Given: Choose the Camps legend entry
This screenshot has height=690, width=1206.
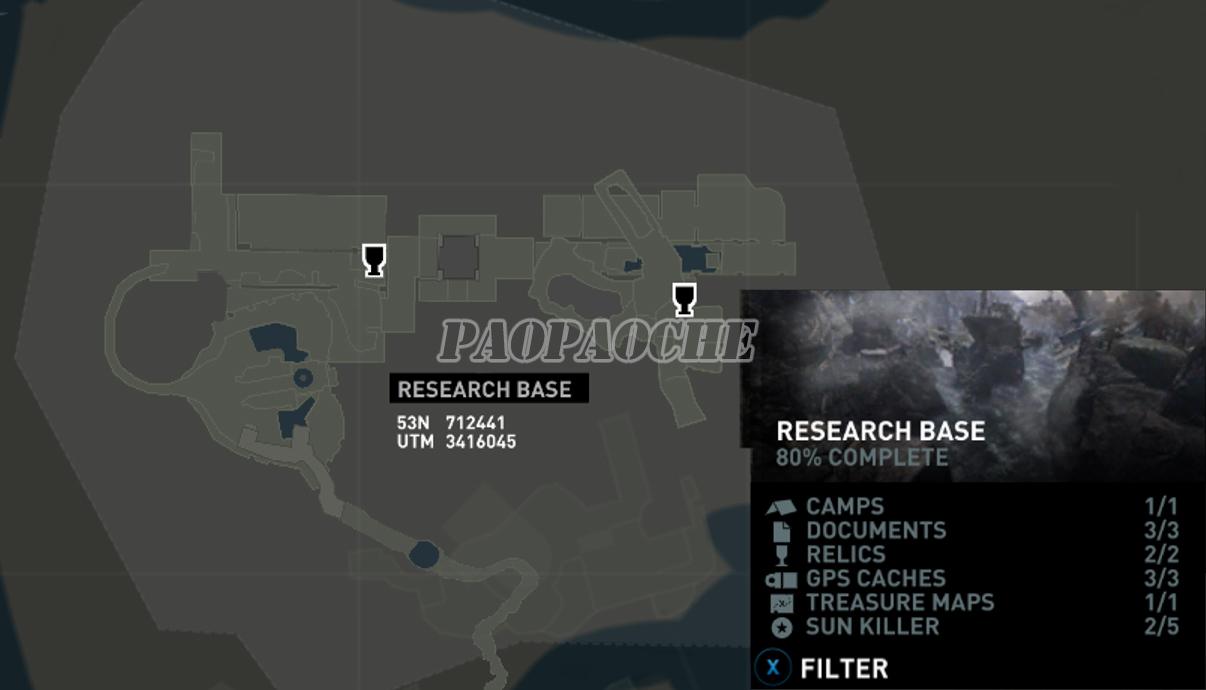Looking at the screenshot, I should coord(845,507).
